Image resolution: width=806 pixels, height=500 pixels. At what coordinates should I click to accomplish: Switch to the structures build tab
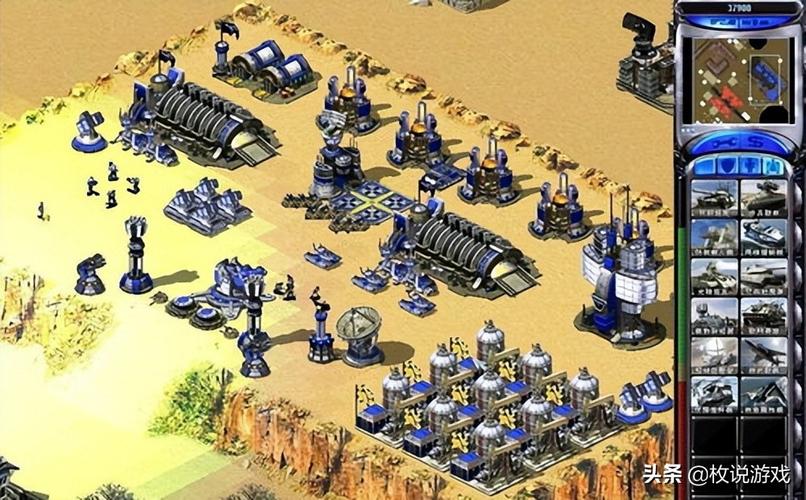704,165
